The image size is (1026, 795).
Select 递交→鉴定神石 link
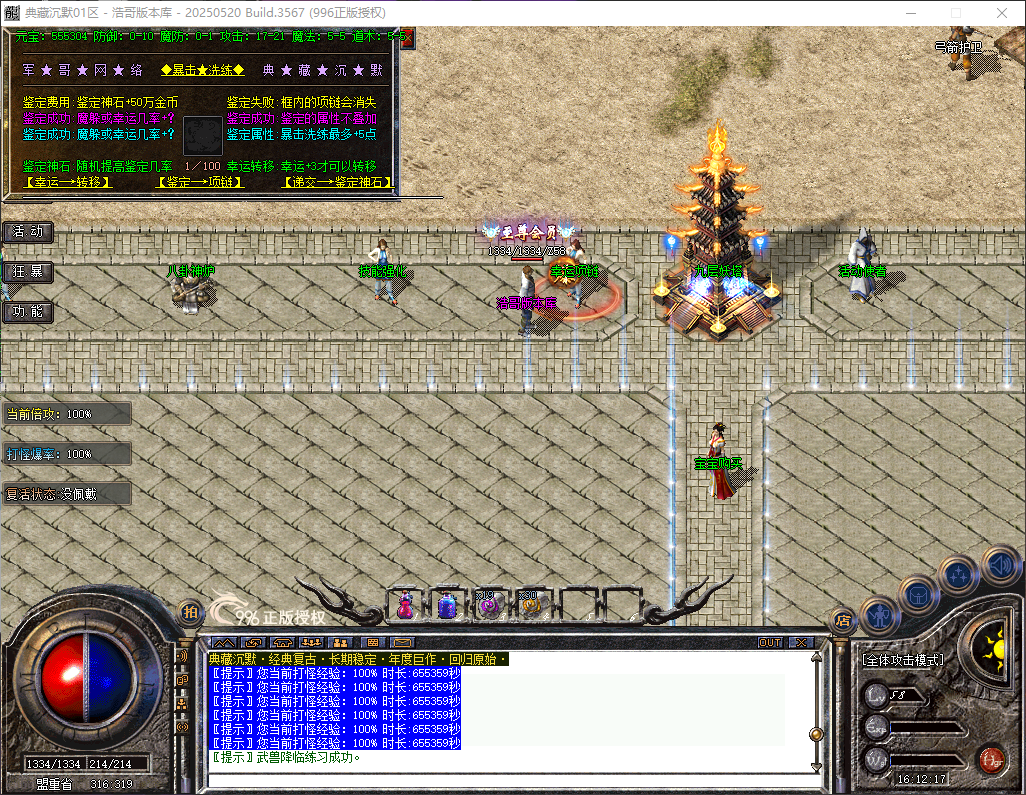pyautogui.click(x=336, y=182)
